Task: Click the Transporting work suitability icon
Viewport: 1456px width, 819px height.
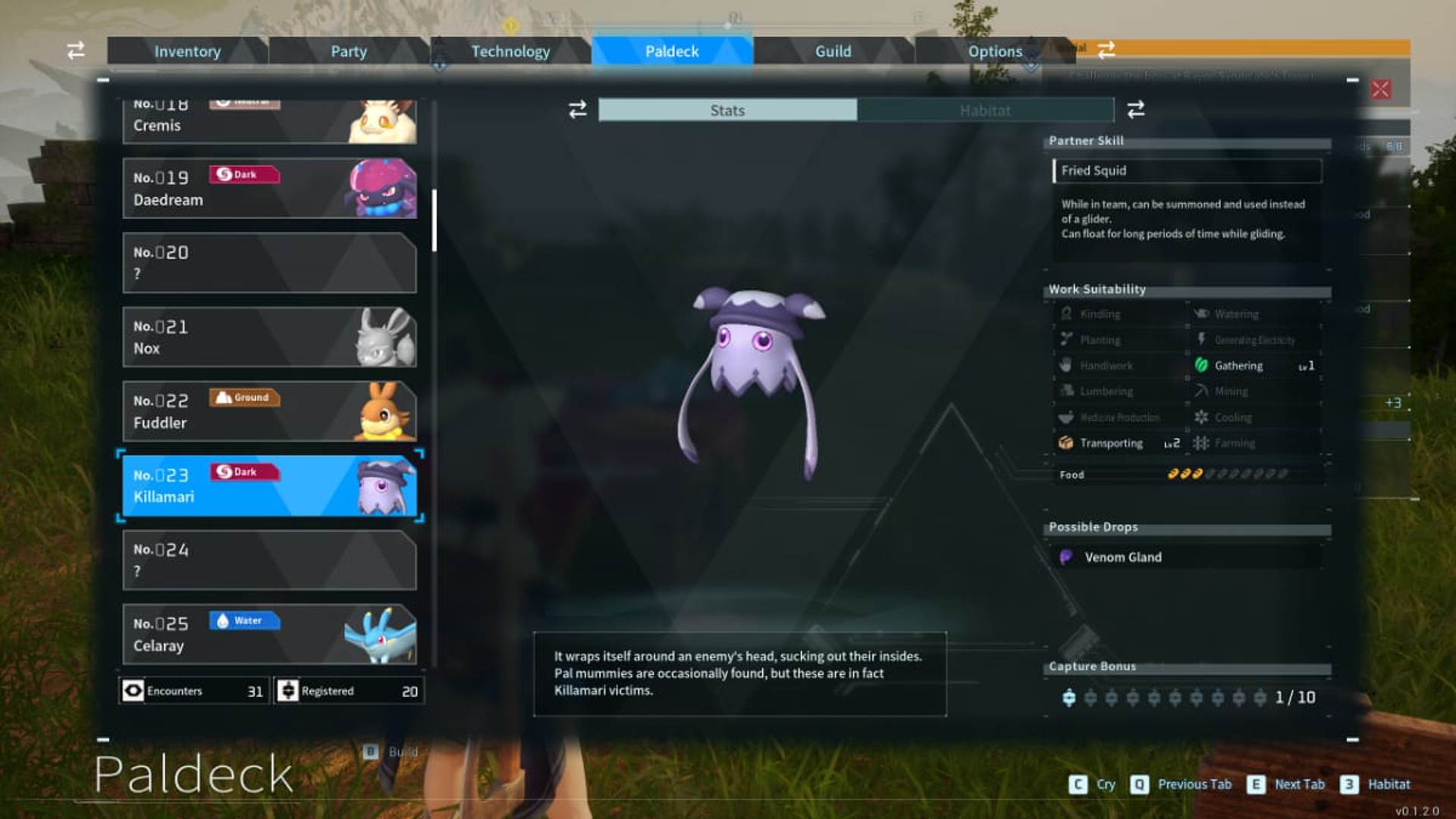Action: pos(1064,443)
